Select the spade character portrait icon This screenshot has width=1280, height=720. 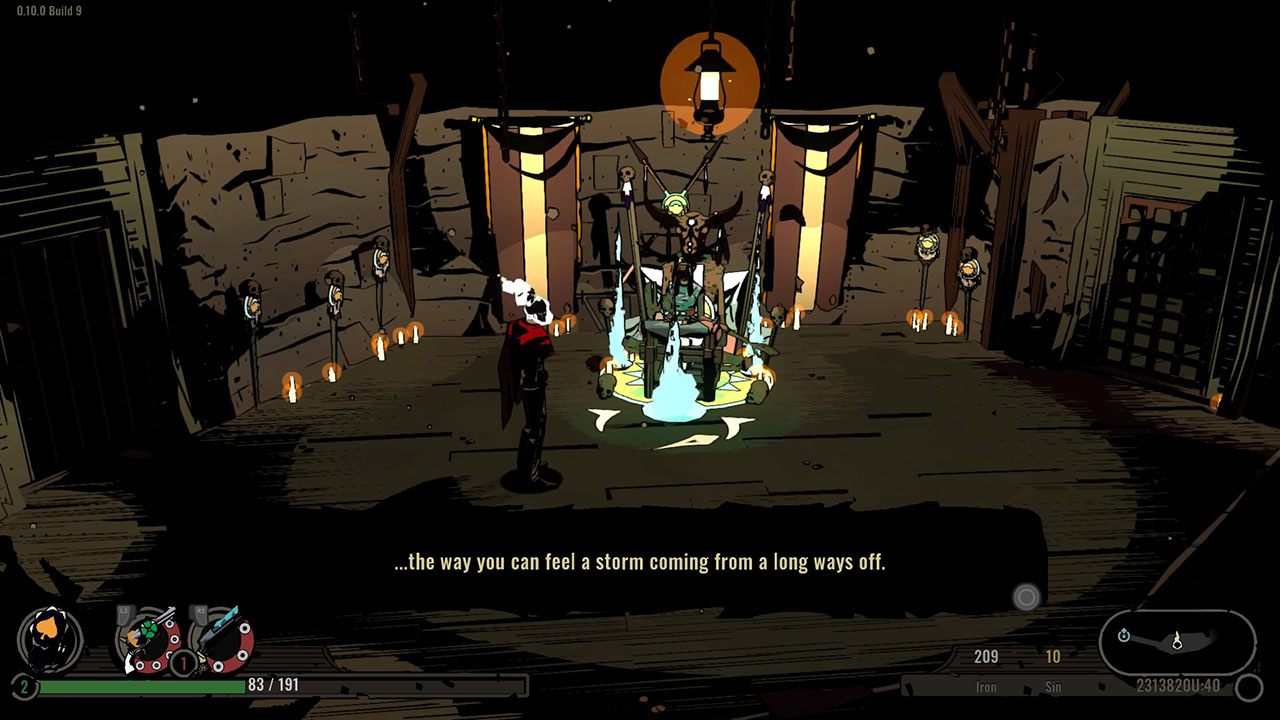[50, 640]
